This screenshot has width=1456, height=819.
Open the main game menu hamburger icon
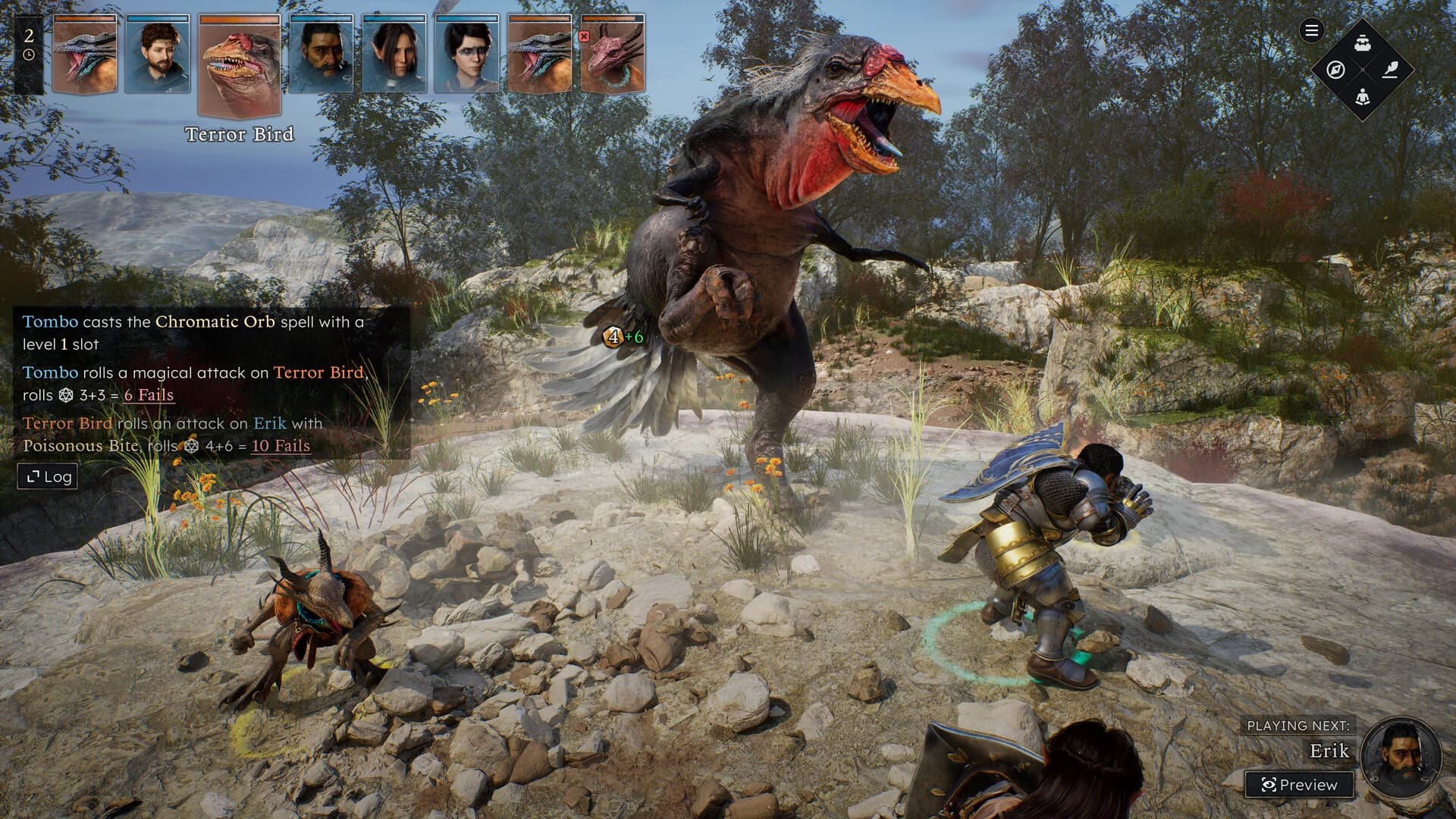1311,32
